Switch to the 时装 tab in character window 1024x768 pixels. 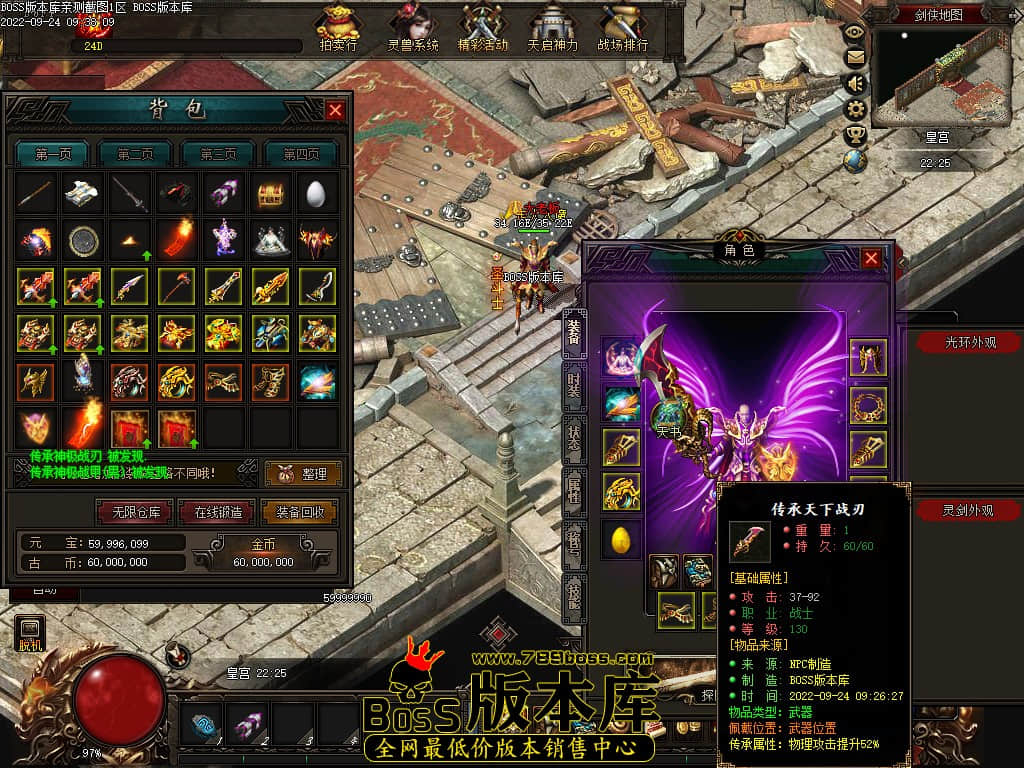573,387
